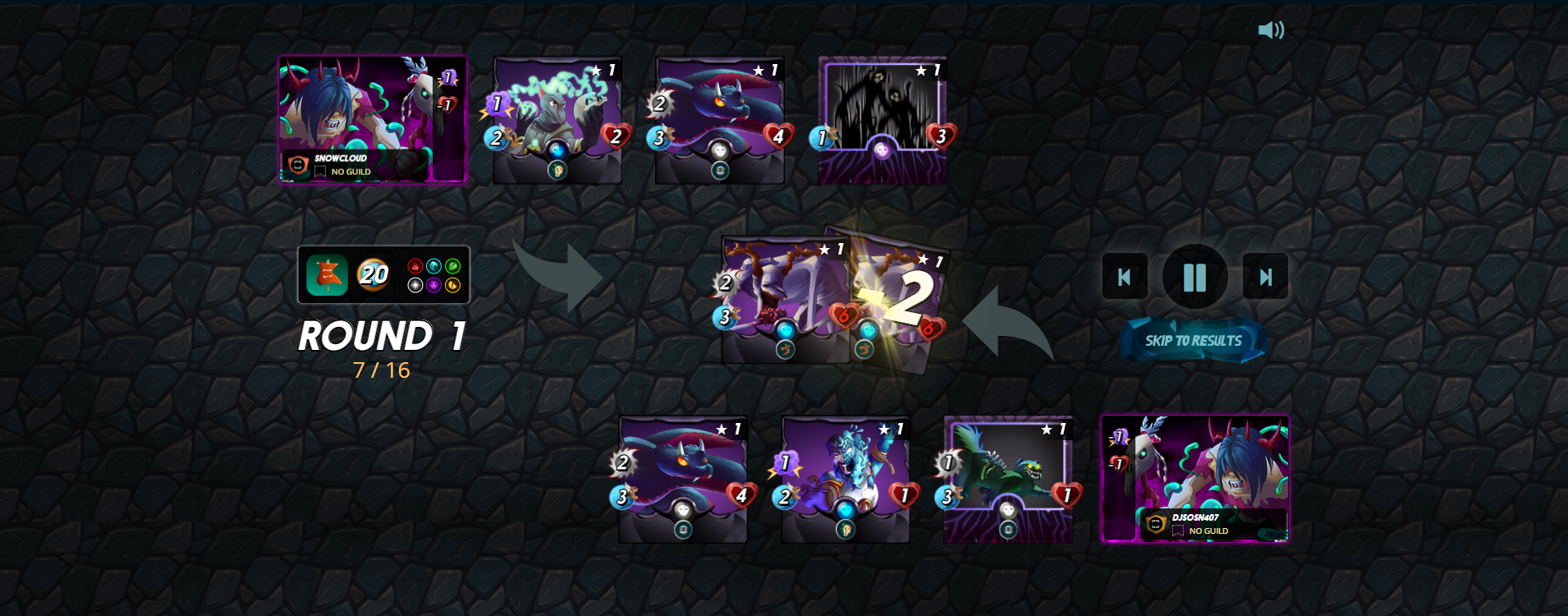Click Skip to Results button

pos(1193,341)
